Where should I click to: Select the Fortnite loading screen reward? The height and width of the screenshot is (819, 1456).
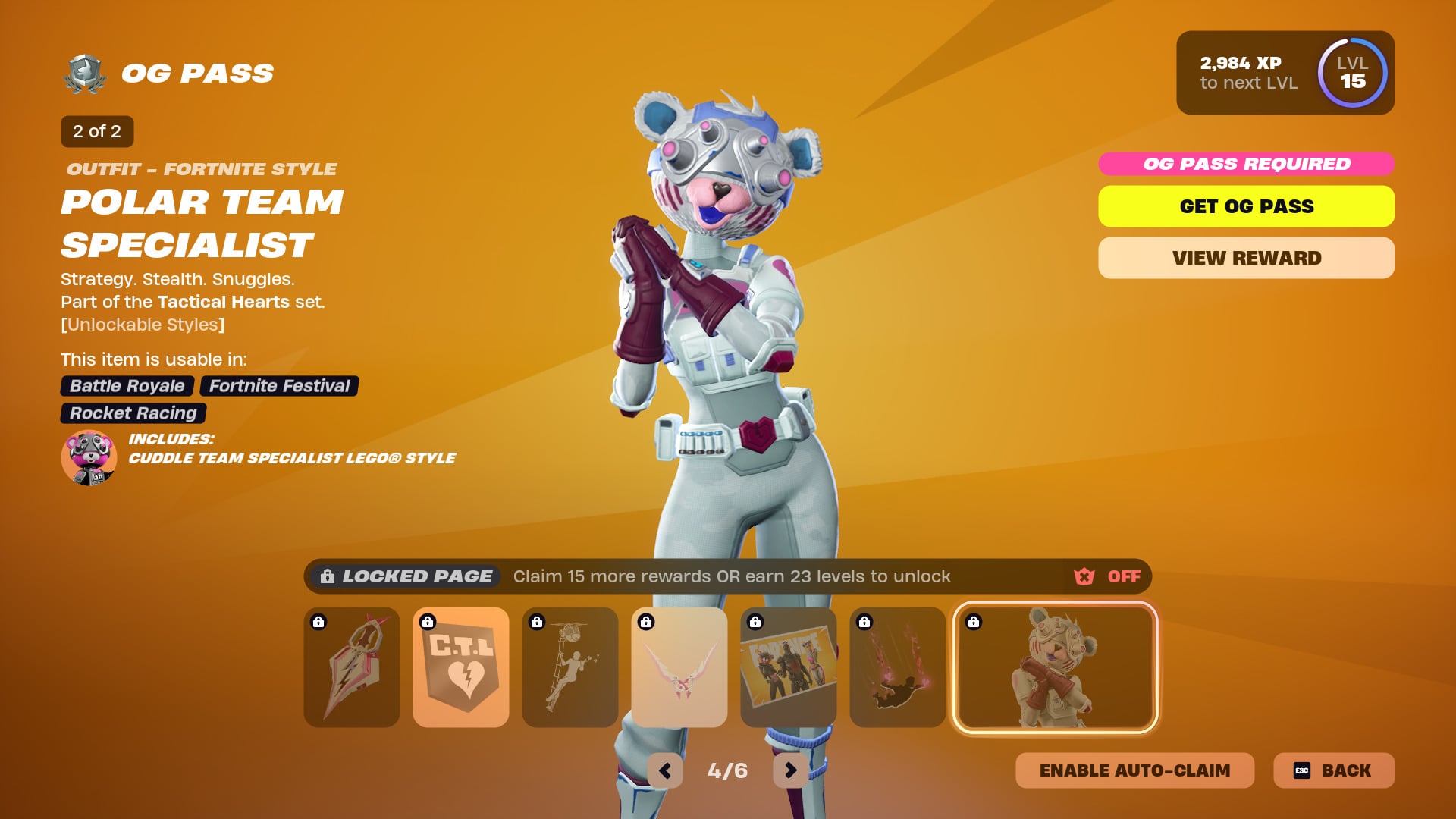pos(789,667)
